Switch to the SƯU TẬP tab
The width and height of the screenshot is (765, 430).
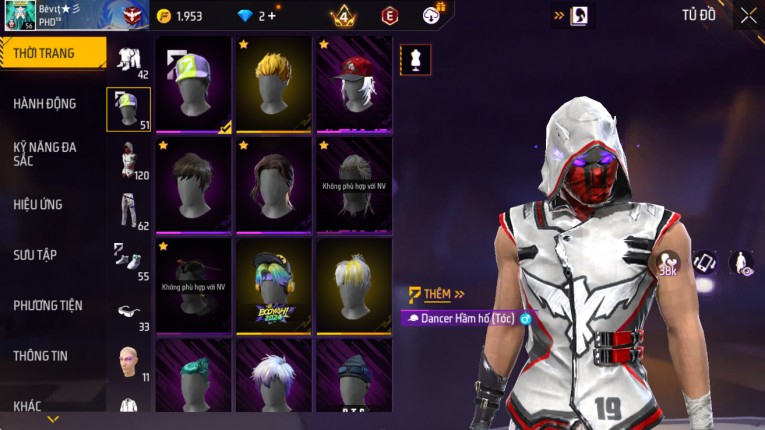point(35,255)
